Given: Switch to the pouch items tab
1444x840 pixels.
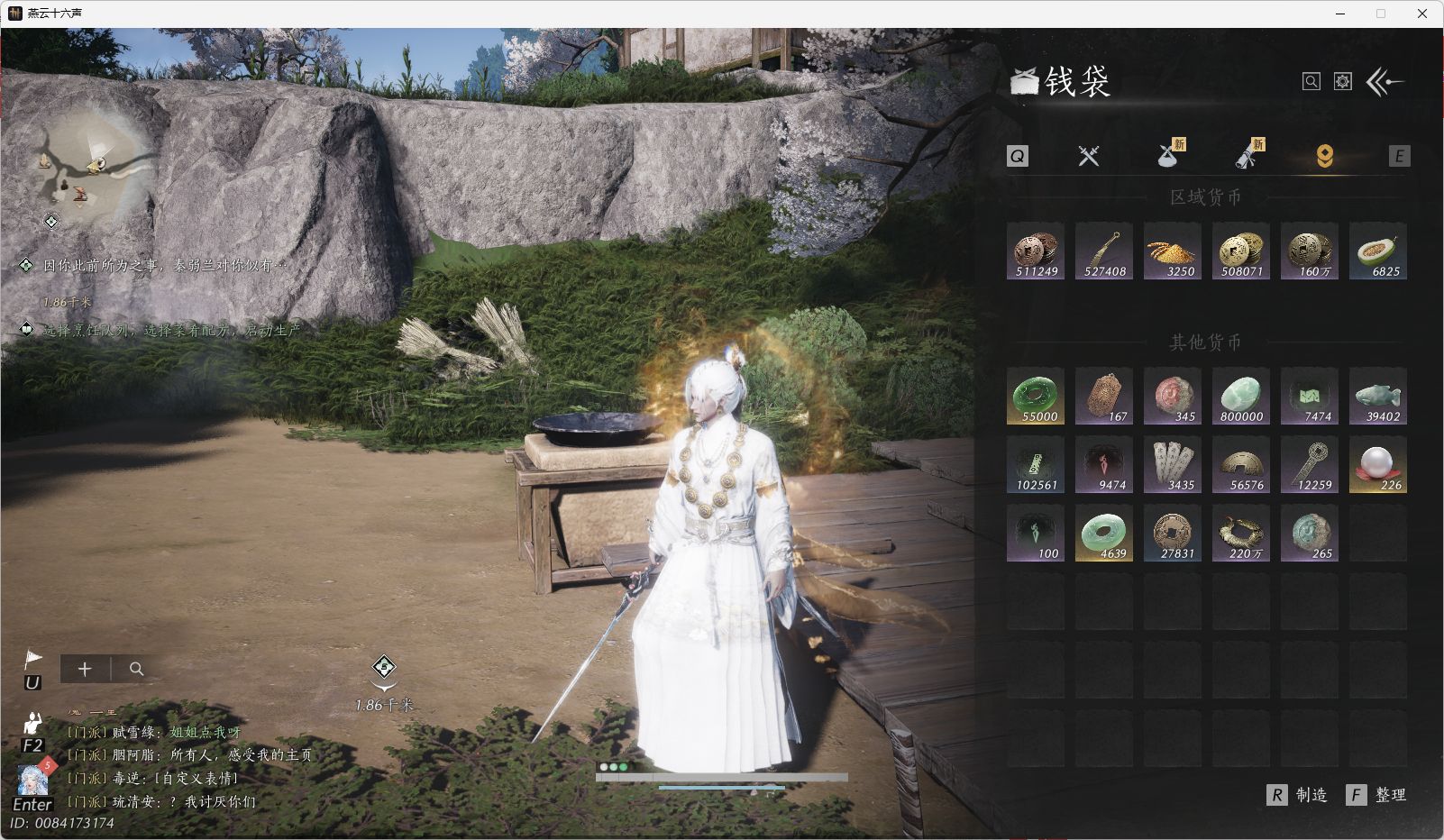Looking at the screenshot, I should 1169,156.
